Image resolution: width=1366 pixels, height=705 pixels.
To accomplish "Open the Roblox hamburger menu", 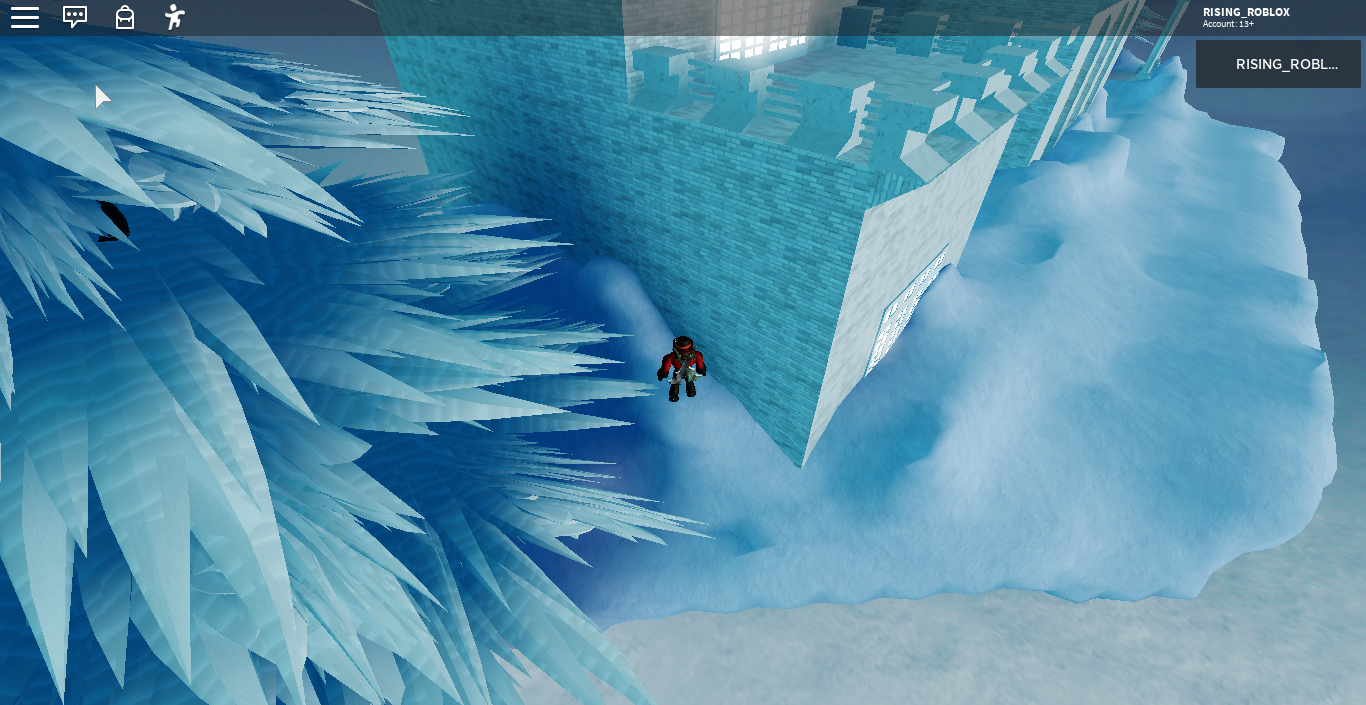I will (25, 17).
